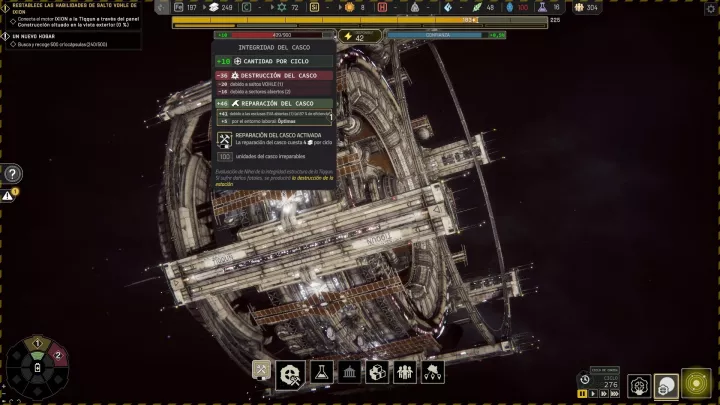720x405 pixels.
Task: Set game speed to normal play
Action: coord(593,393)
